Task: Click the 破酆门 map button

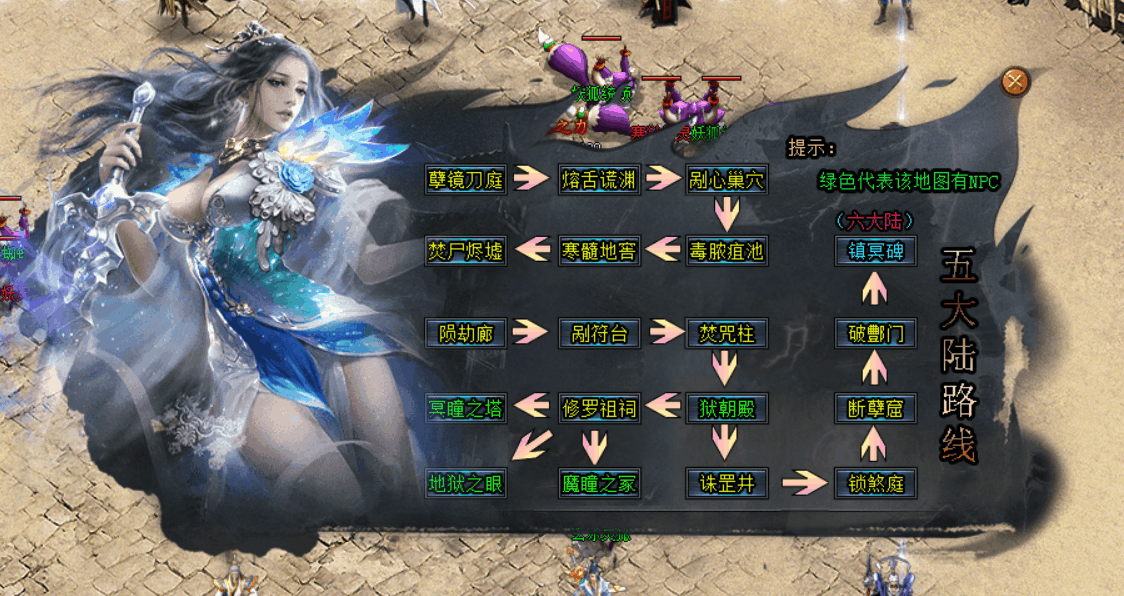Action: click(876, 332)
